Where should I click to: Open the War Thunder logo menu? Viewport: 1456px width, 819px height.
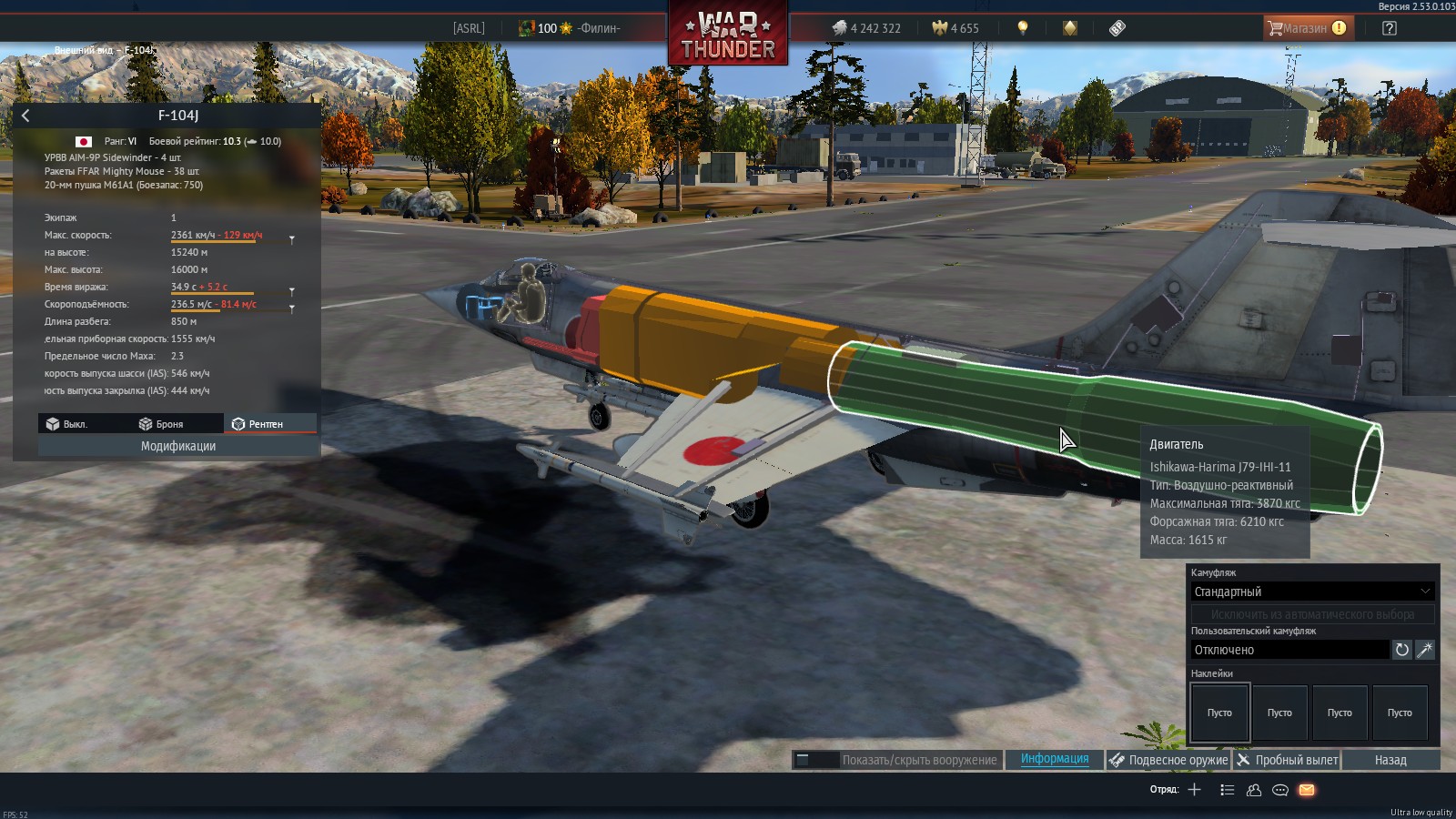[x=728, y=36]
